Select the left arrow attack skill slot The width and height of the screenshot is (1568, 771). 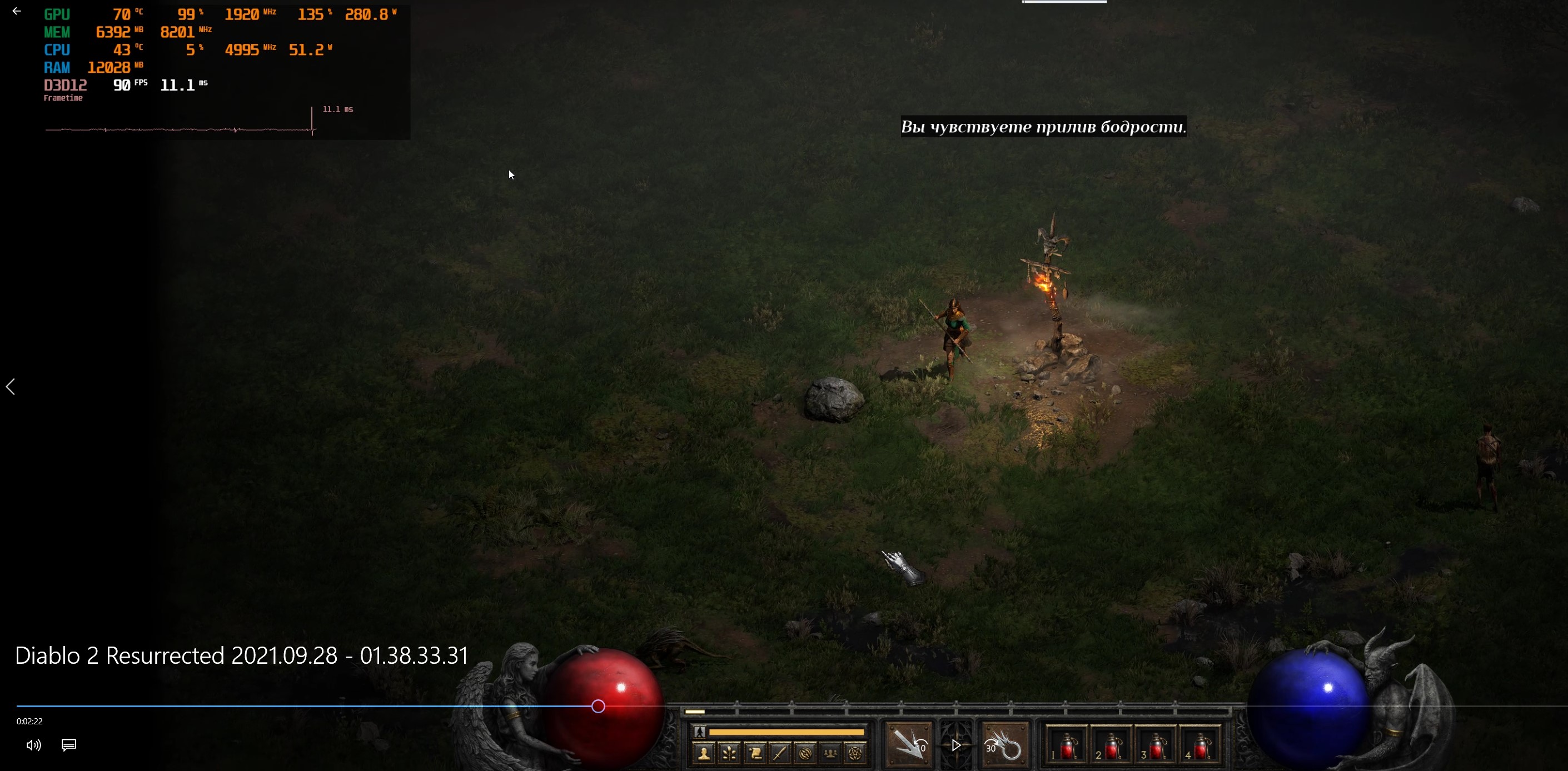(908, 744)
